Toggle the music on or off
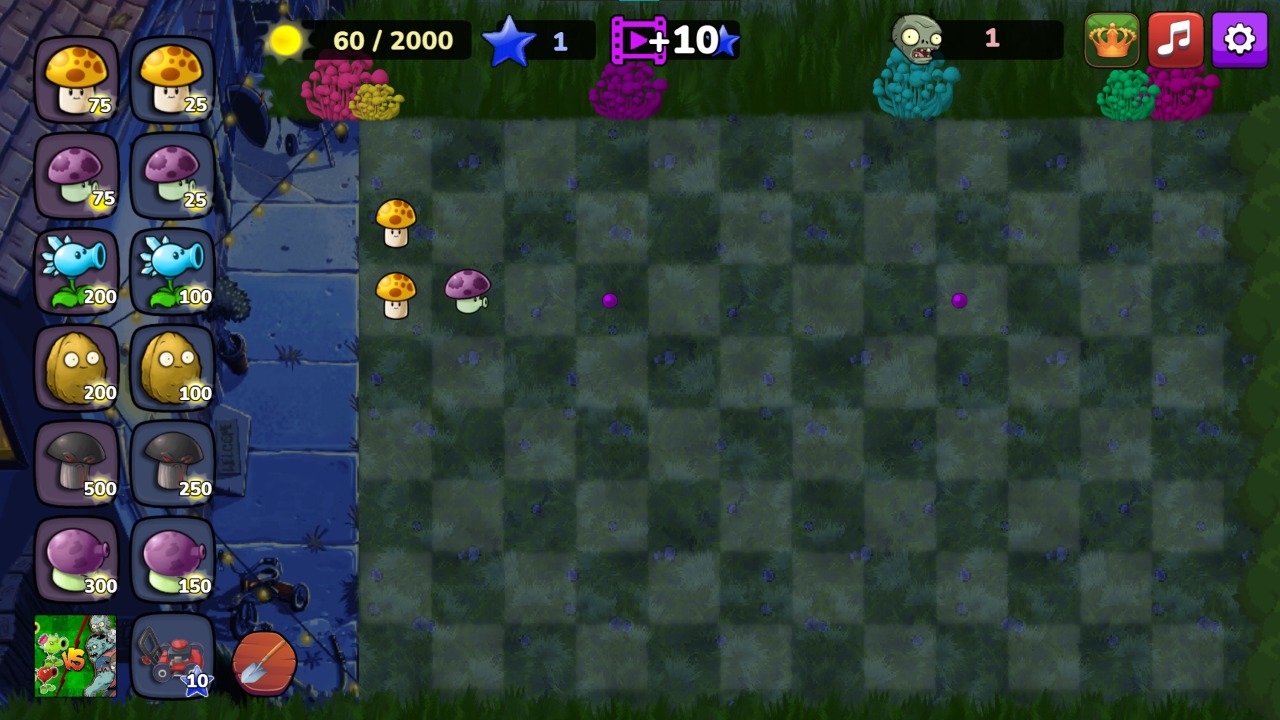This screenshot has height=720, width=1280. [x=1176, y=40]
